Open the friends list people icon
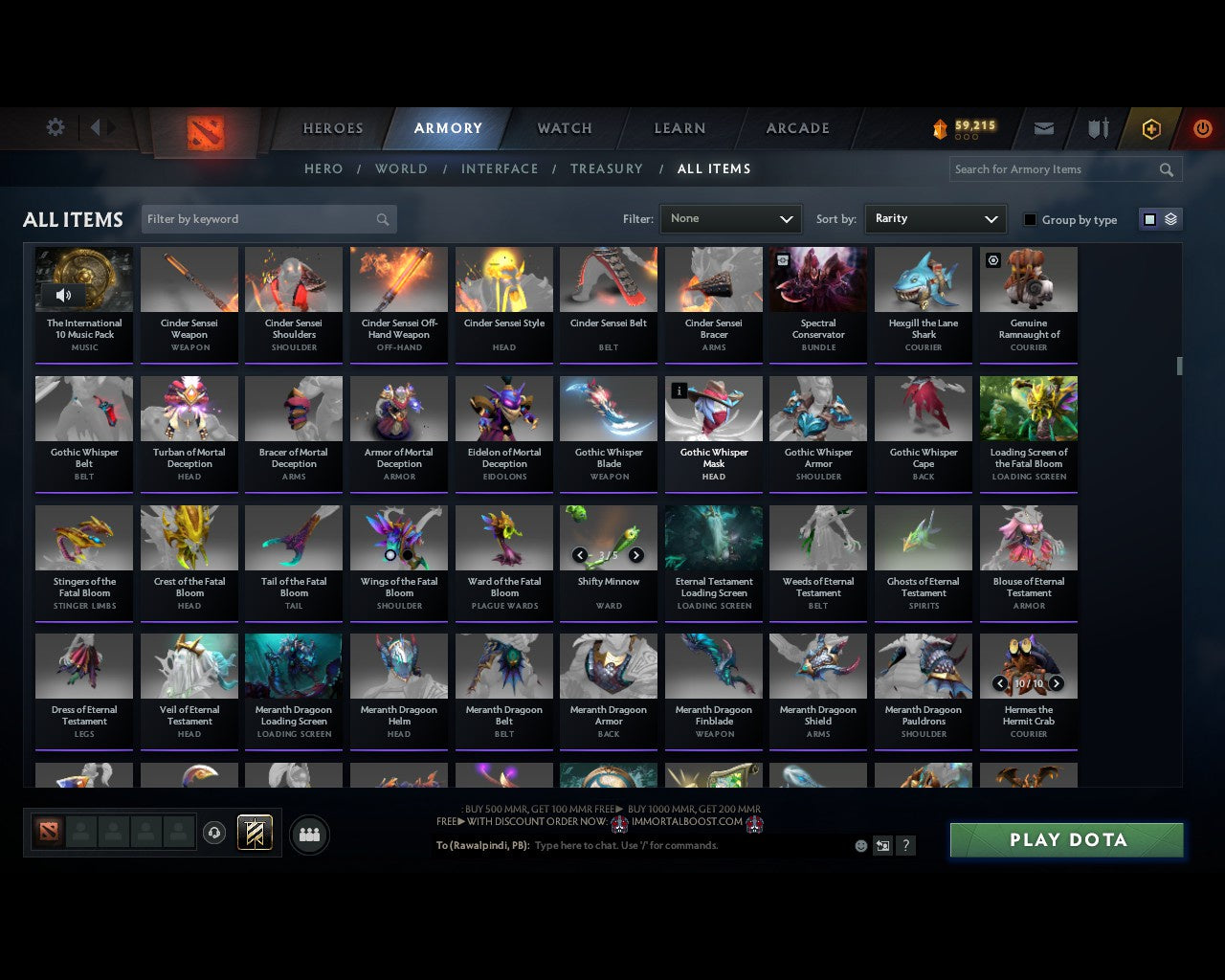The width and height of the screenshot is (1225, 980). click(x=308, y=834)
